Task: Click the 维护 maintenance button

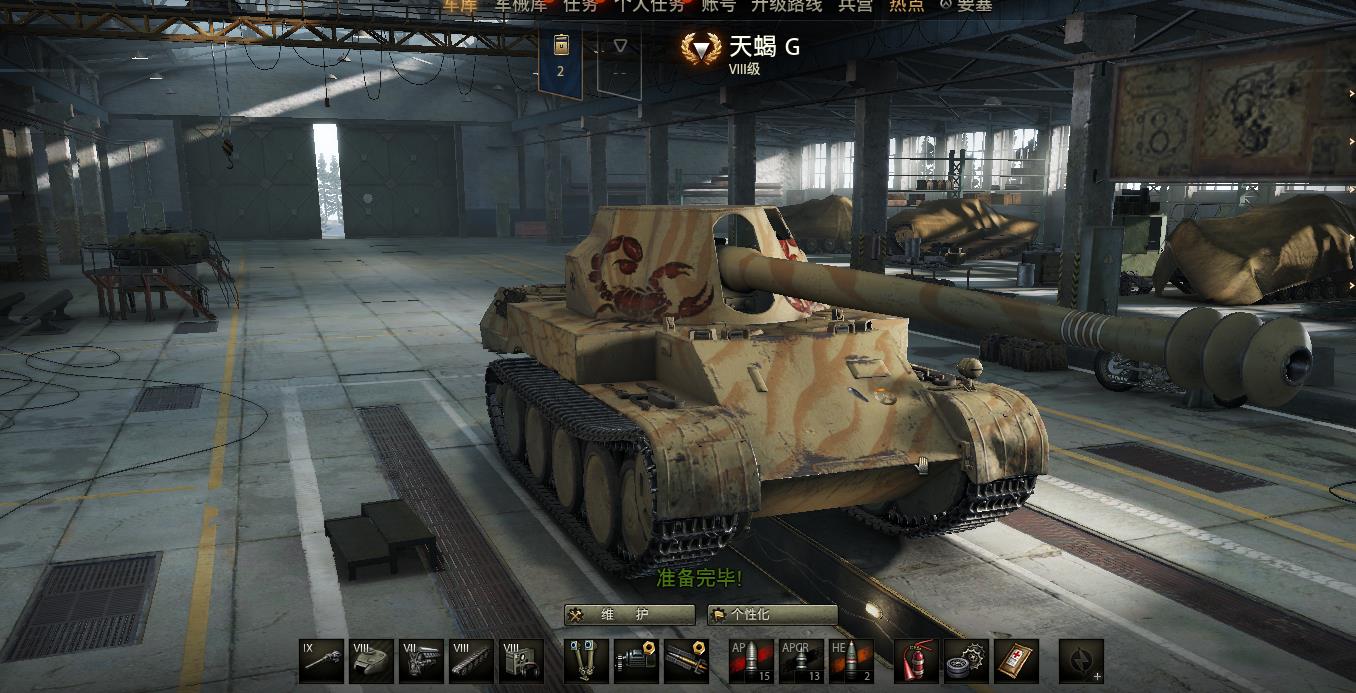Action: pos(629,615)
